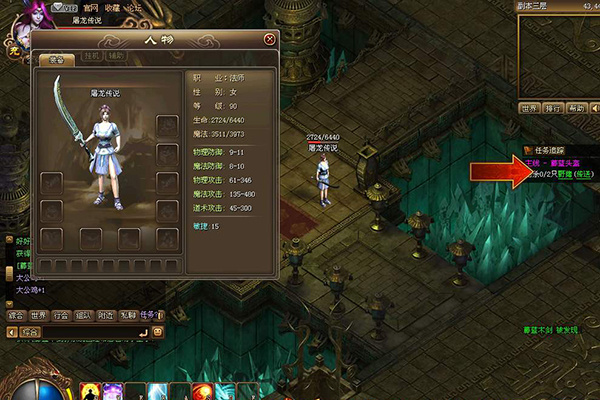Image resolution: width=600 pixels, height=400 pixels.
Task: Close the character (人物) panel
Action: 270,39
